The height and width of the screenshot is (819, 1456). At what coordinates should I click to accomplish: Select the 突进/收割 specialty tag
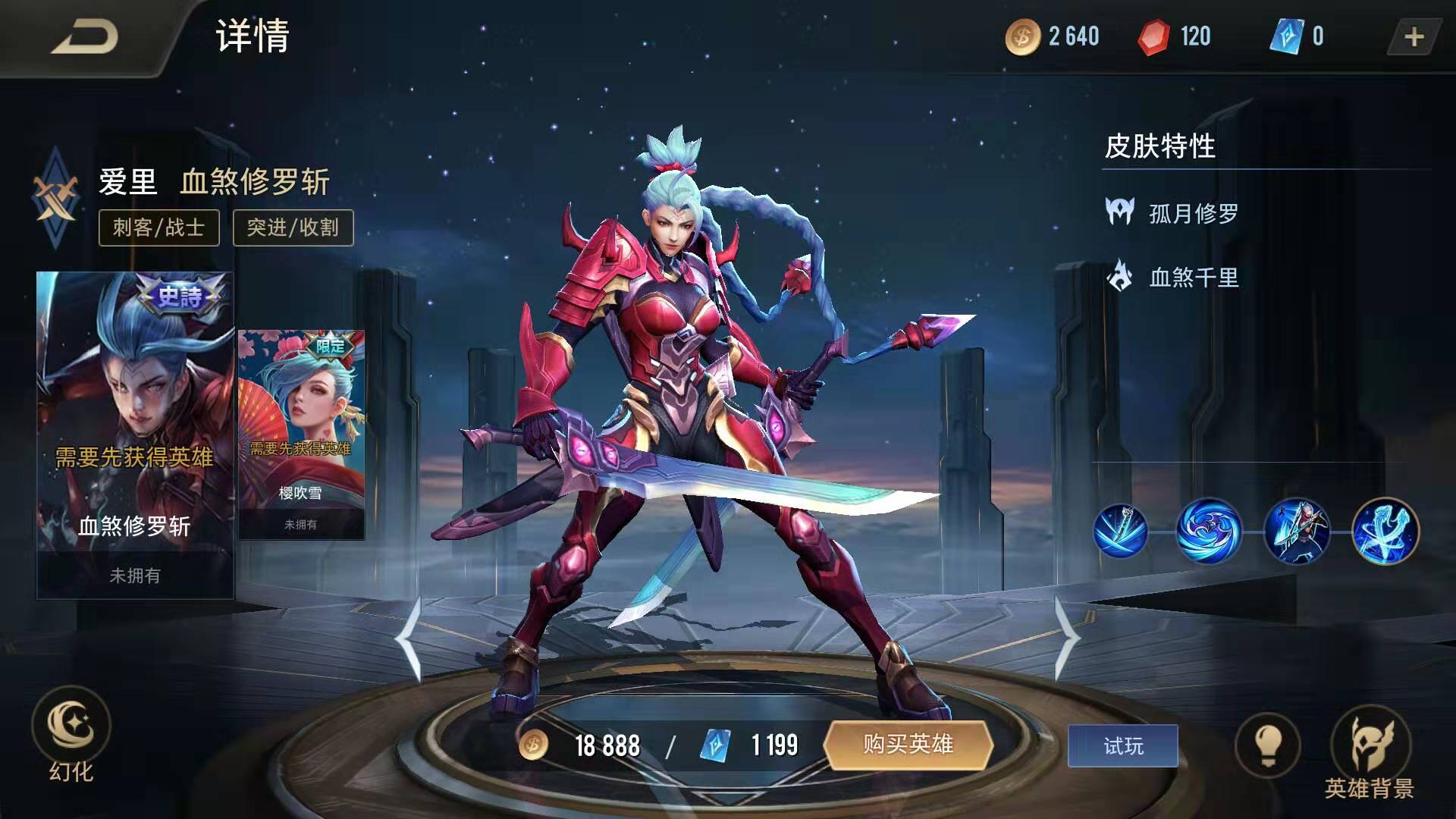click(292, 227)
